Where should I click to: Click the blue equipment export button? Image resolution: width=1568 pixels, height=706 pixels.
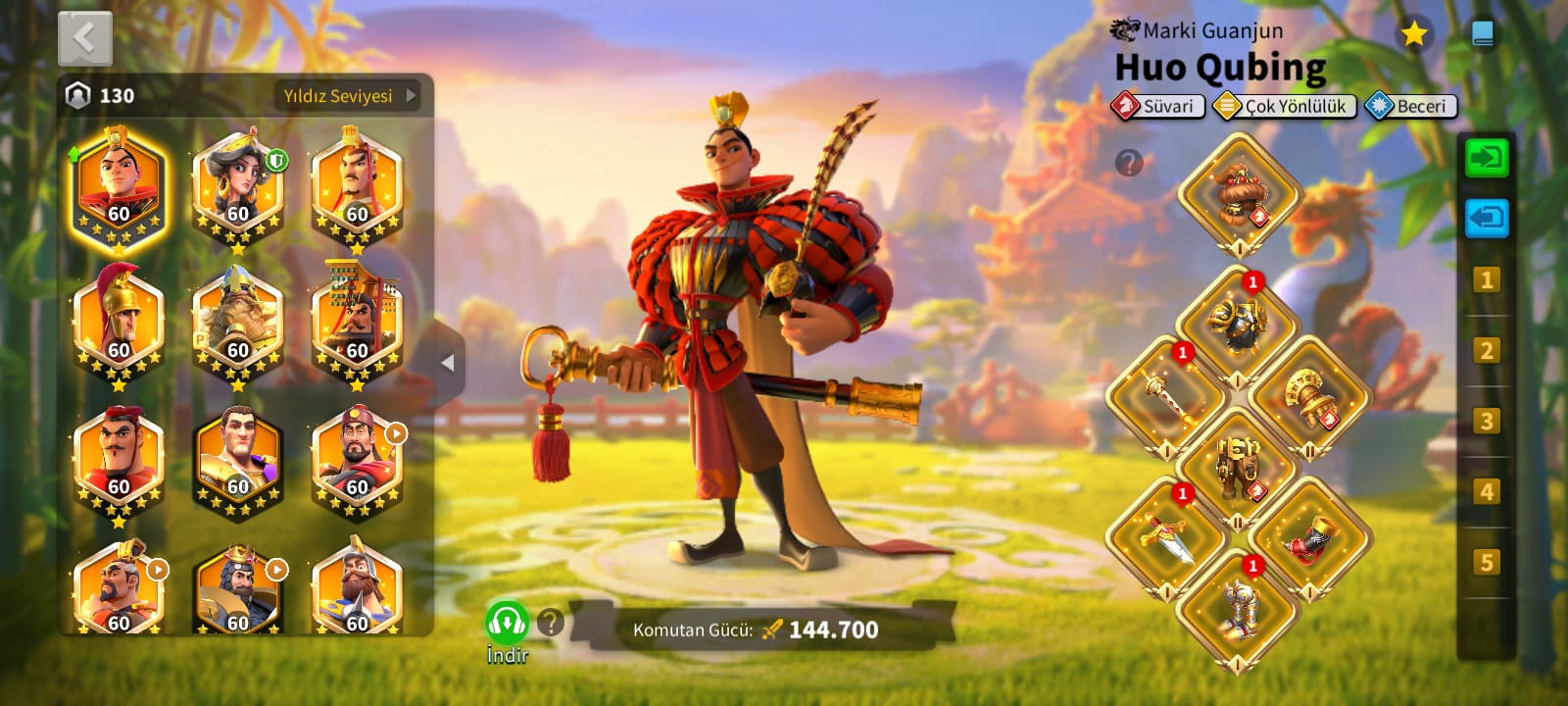[x=1486, y=218]
